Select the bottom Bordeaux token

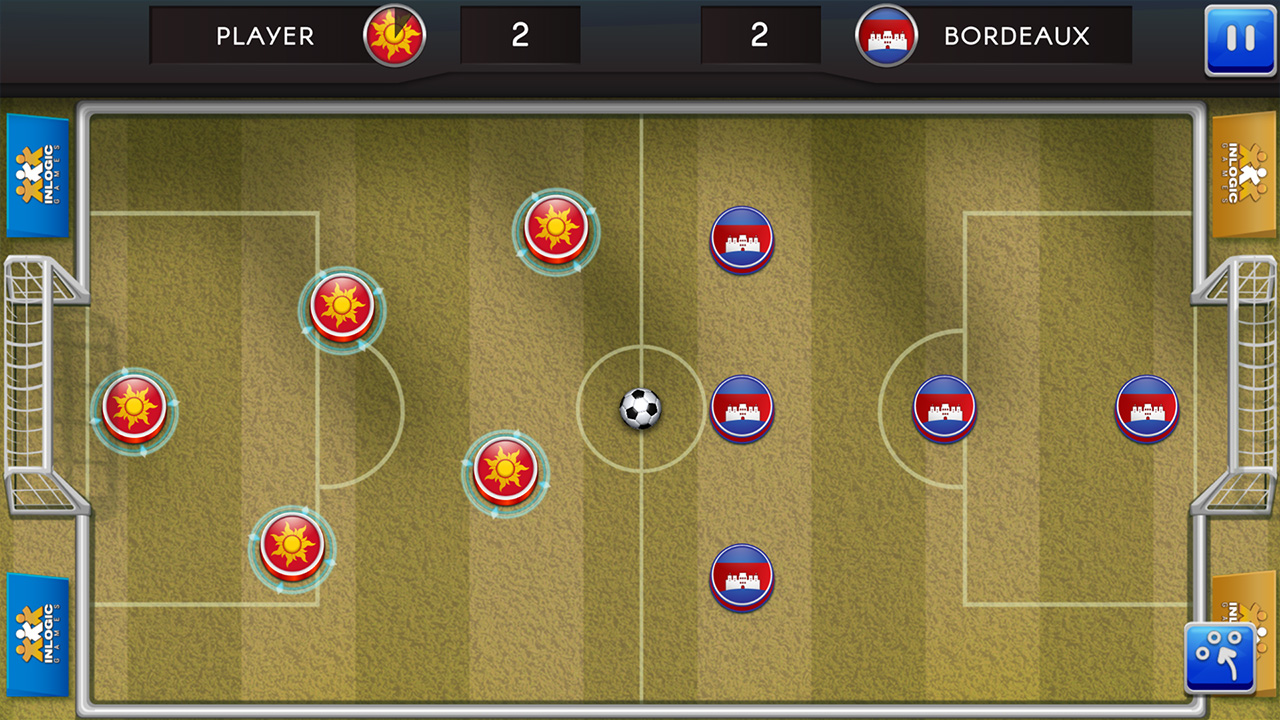[x=742, y=578]
